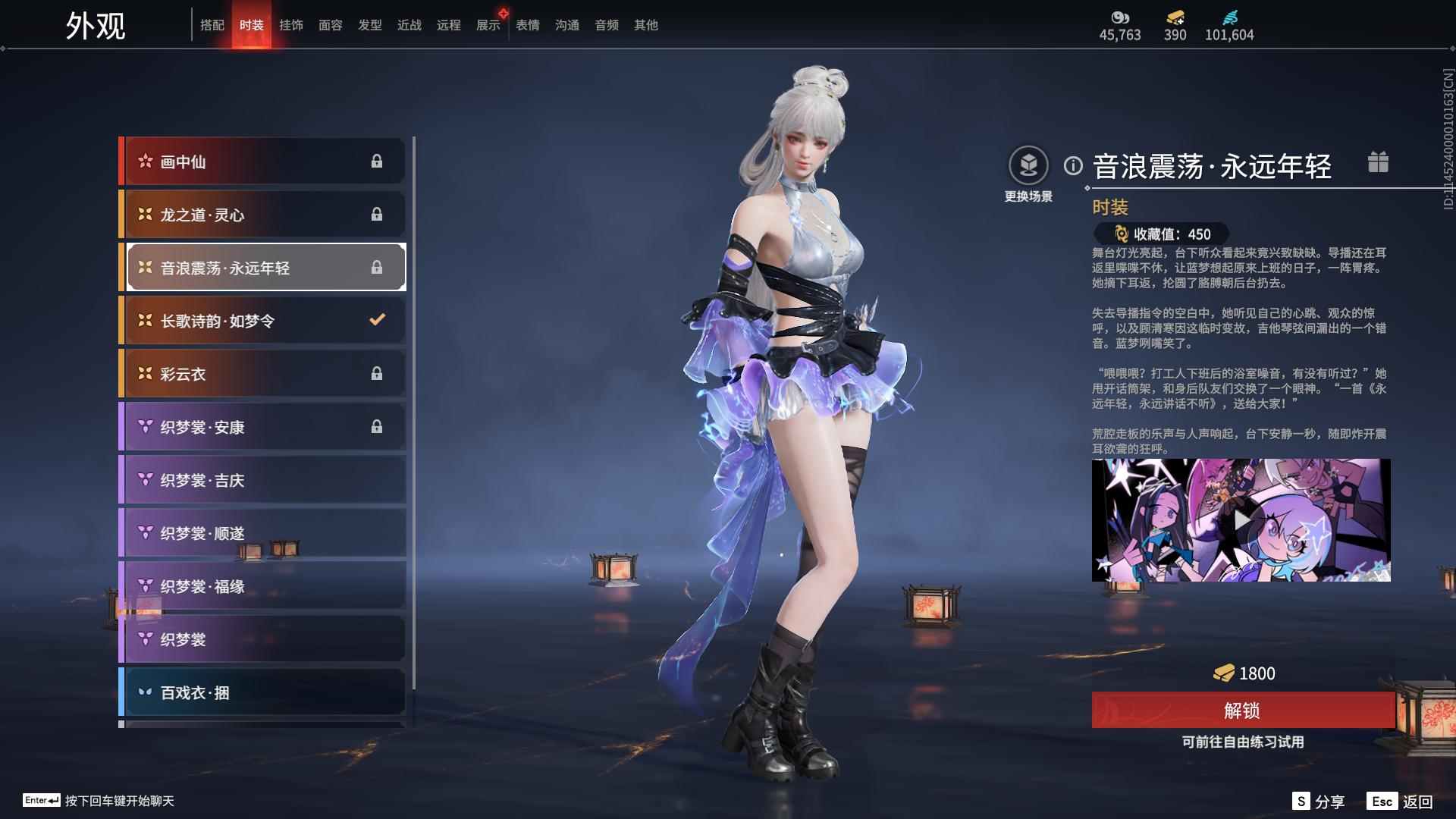
Task: Open the 展示 tab
Action: coord(488,25)
